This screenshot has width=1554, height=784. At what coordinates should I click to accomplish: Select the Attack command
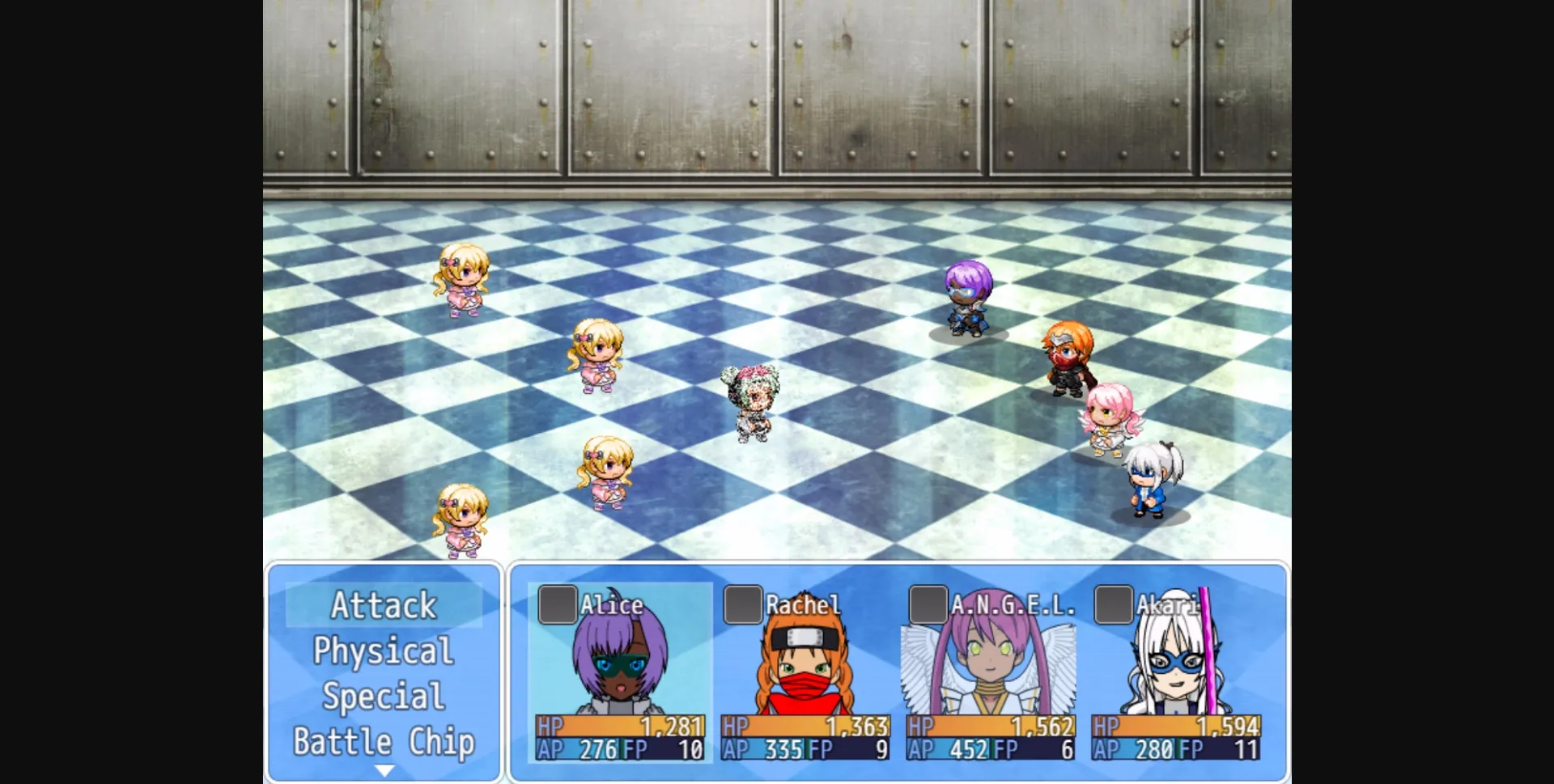384,605
